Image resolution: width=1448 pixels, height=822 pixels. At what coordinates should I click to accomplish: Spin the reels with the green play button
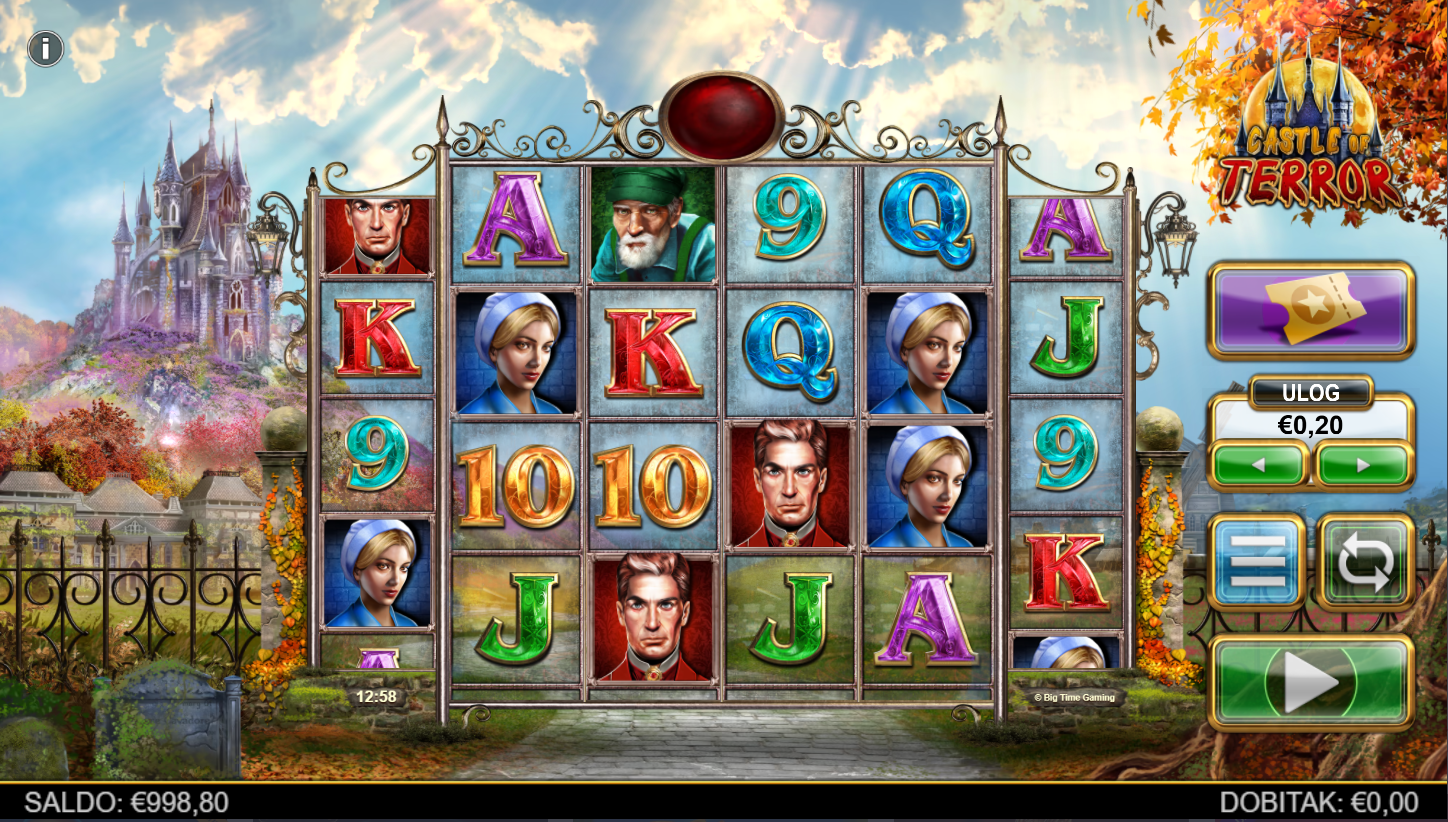(1310, 682)
